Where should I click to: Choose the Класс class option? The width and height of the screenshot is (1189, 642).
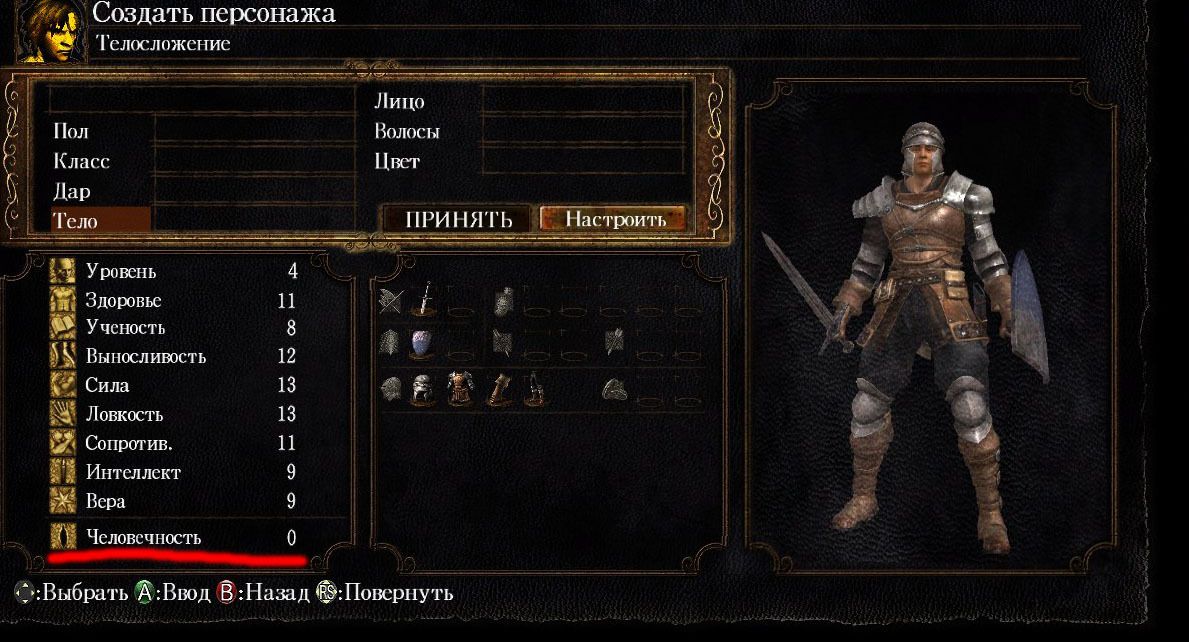81,161
